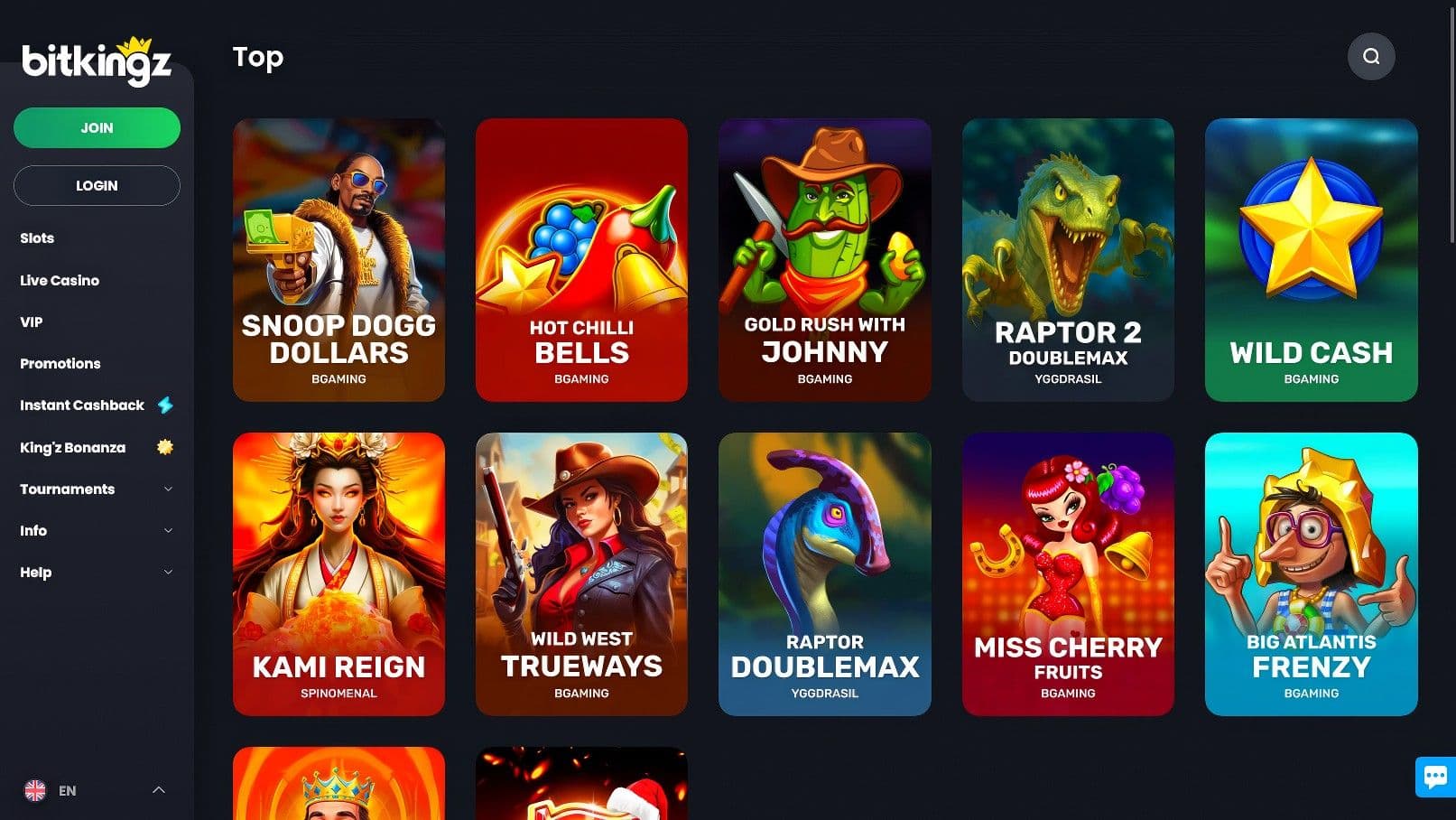Select the Slots menu entry
1456x820 pixels.
[x=37, y=238]
